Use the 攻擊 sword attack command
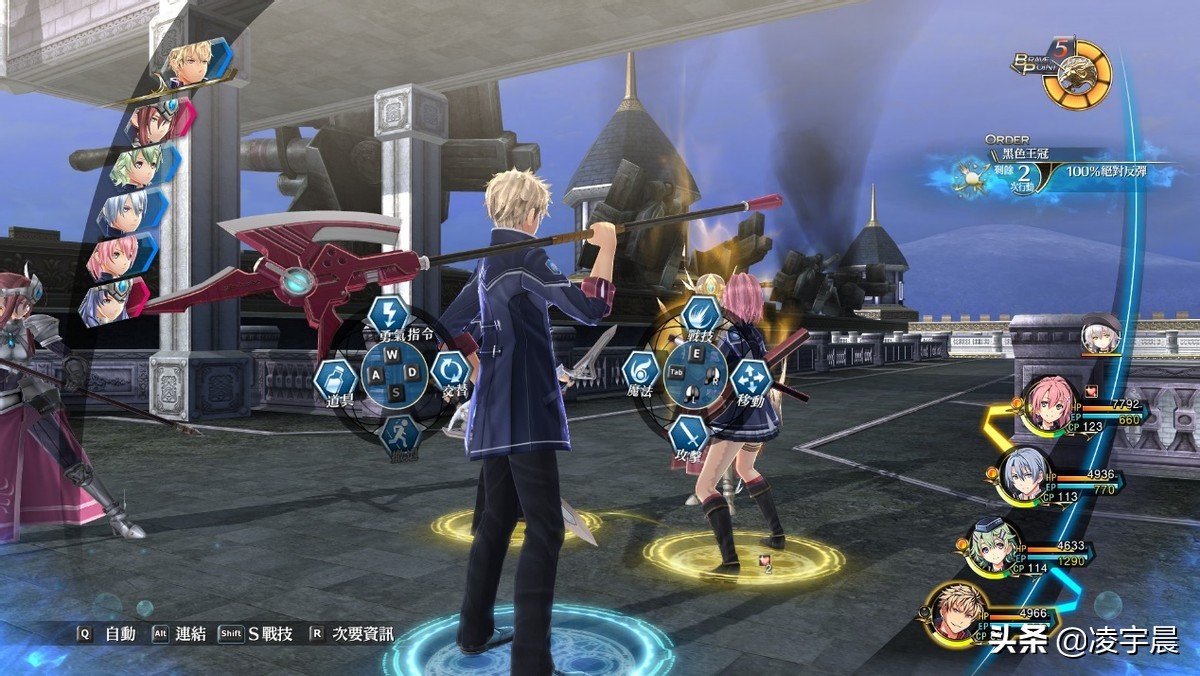This screenshot has height=676, width=1200. (689, 434)
